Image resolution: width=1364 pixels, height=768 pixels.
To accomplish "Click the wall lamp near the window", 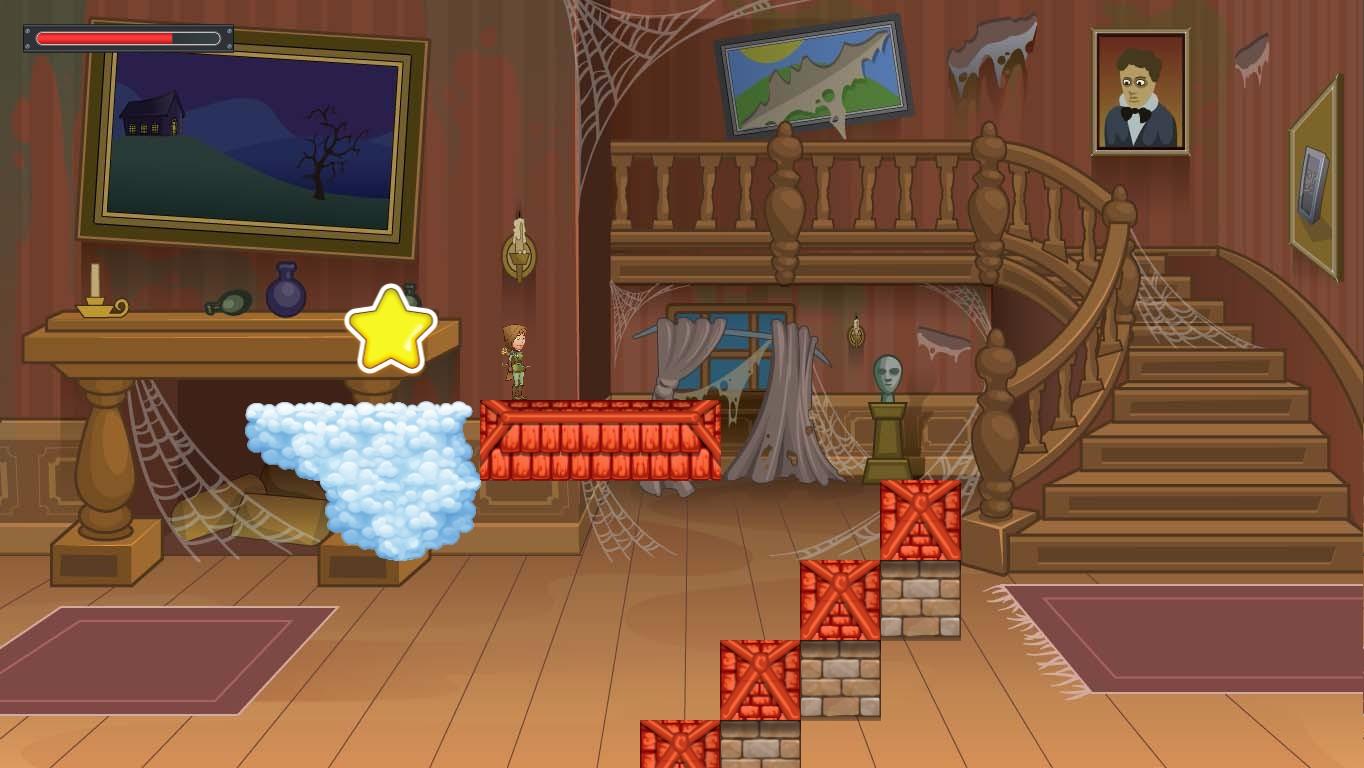I will pos(855,332).
